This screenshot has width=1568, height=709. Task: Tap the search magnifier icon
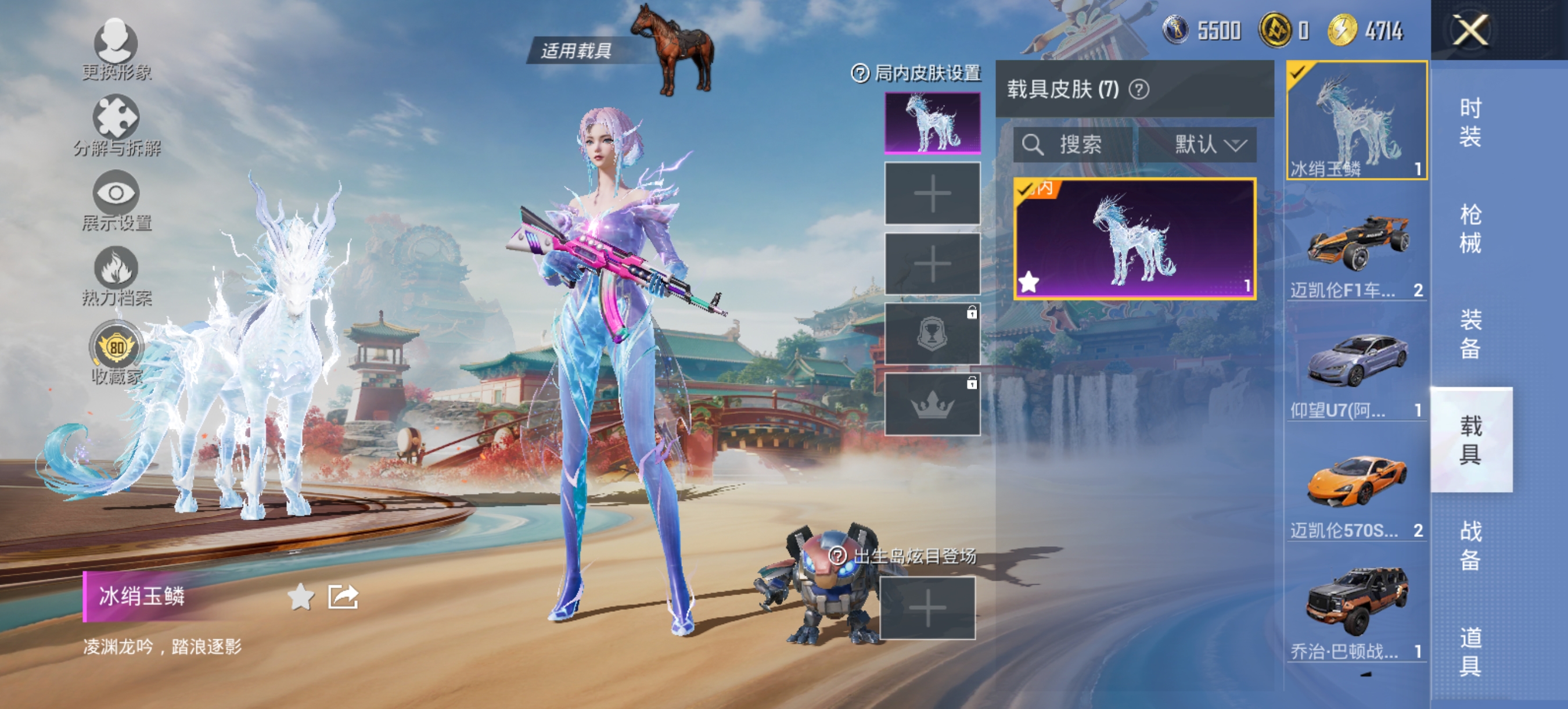pos(1034,144)
